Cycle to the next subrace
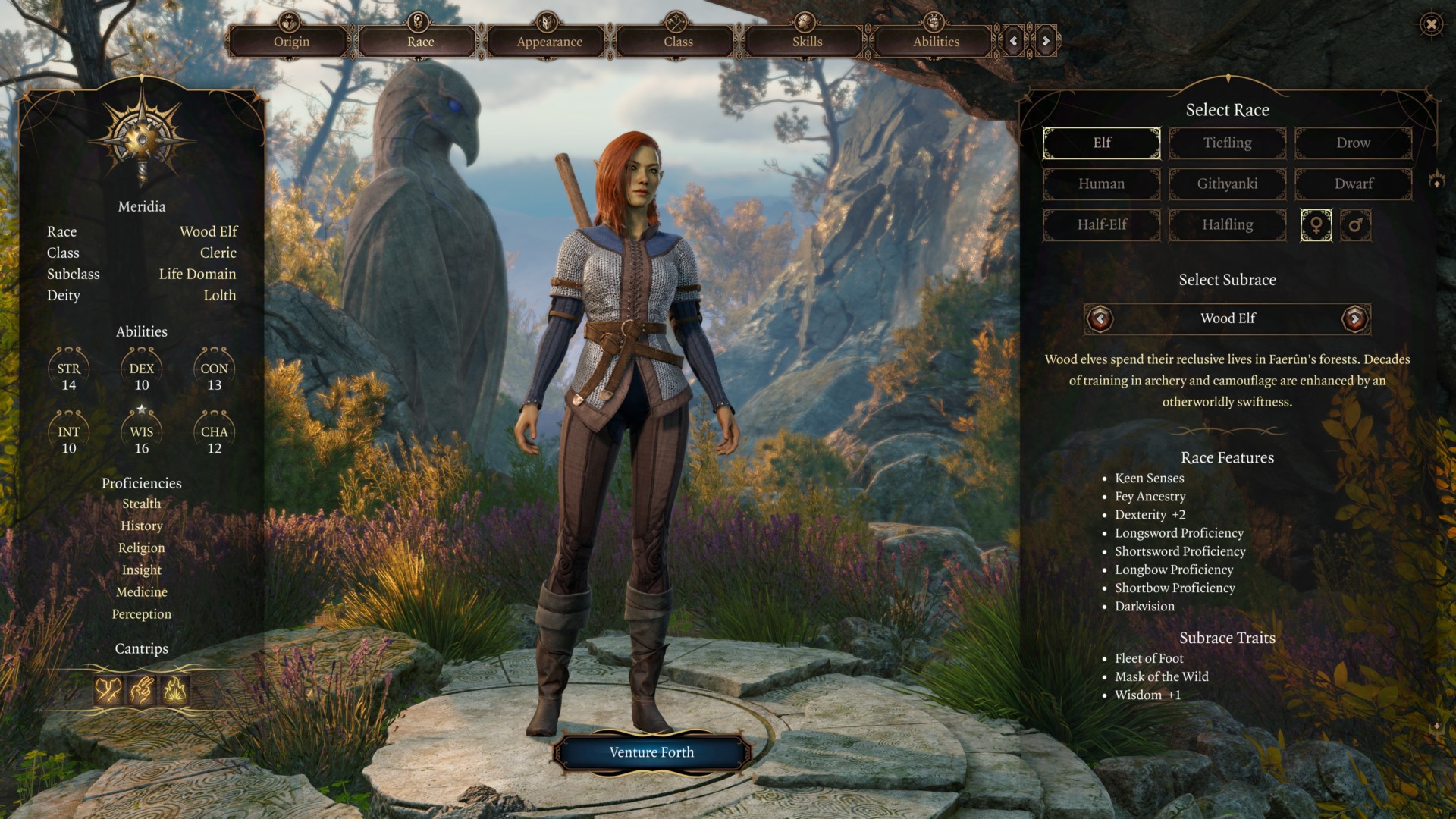 pos(1354,318)
